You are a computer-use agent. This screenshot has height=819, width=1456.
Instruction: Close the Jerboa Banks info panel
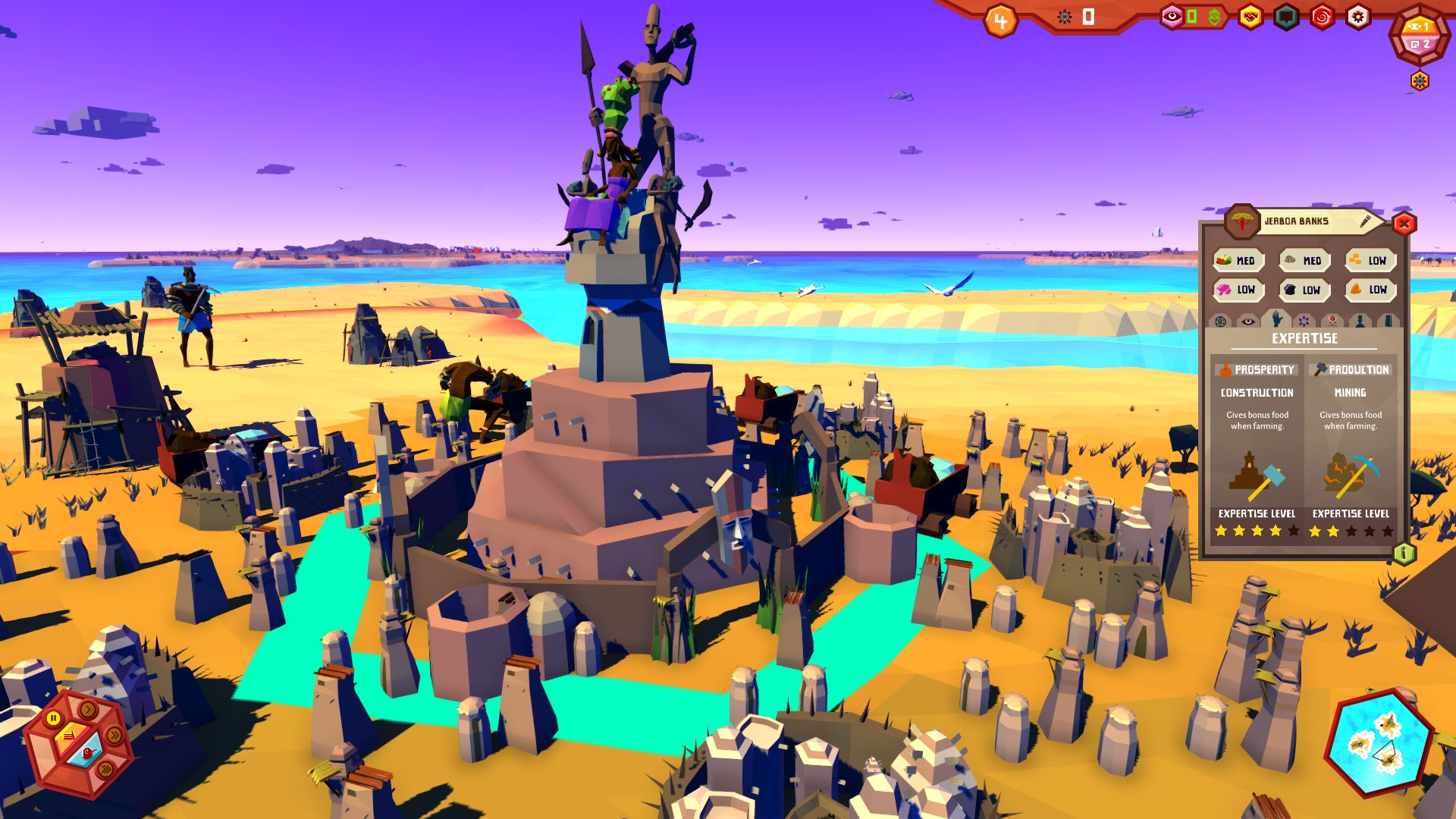click(x=1404, y=224)
